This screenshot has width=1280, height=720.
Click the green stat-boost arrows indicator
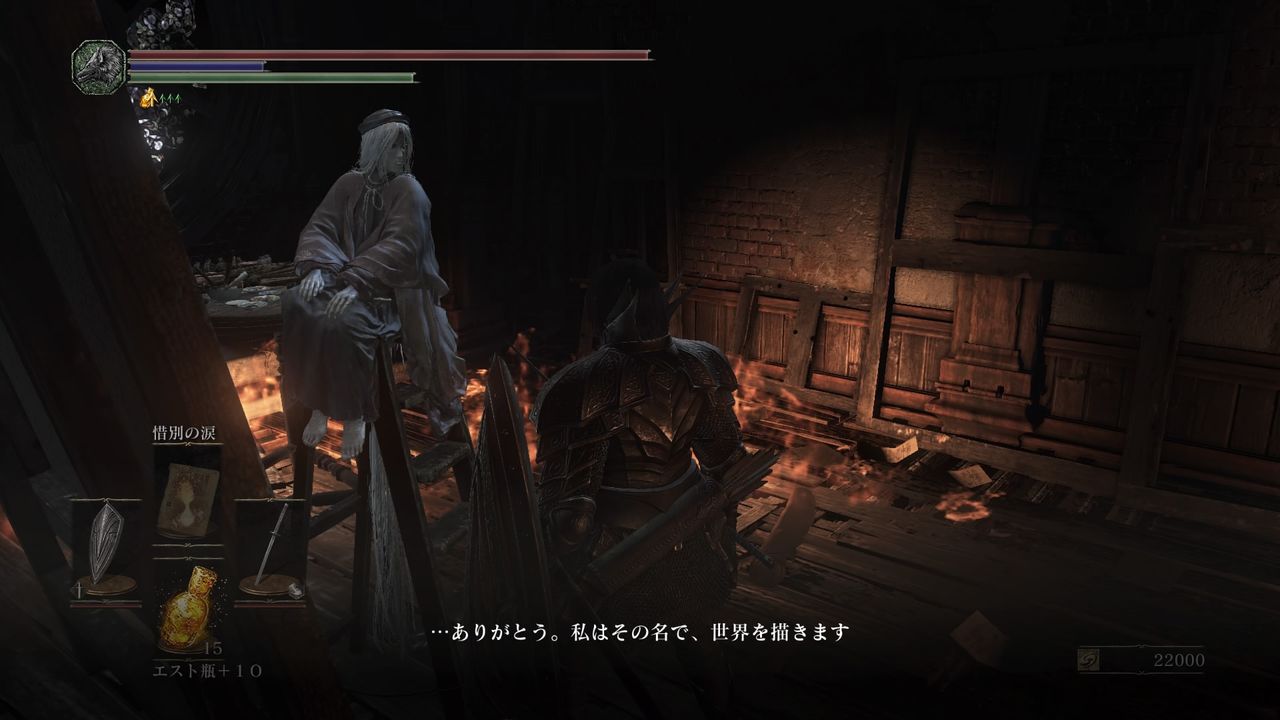tap(168, 98)
